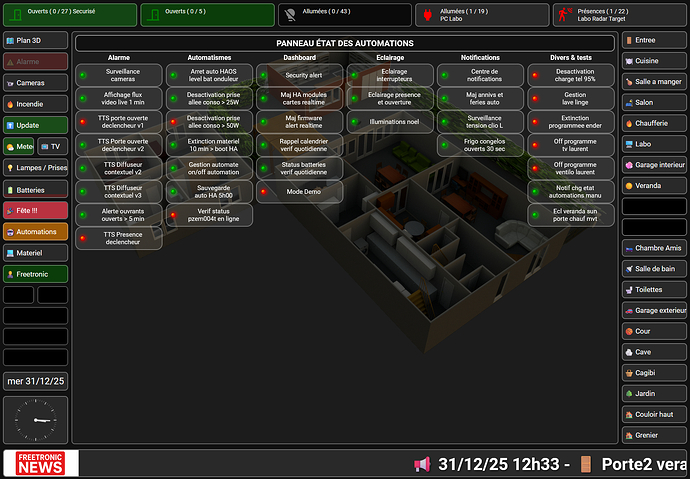Open the Plan 3D view

[36, 40]
